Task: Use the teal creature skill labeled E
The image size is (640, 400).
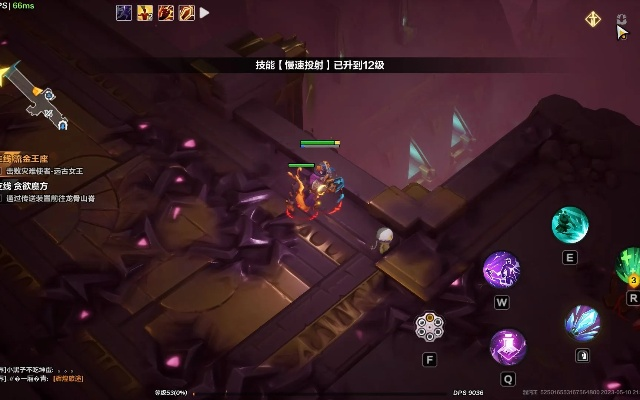Action: pos(570,224)
